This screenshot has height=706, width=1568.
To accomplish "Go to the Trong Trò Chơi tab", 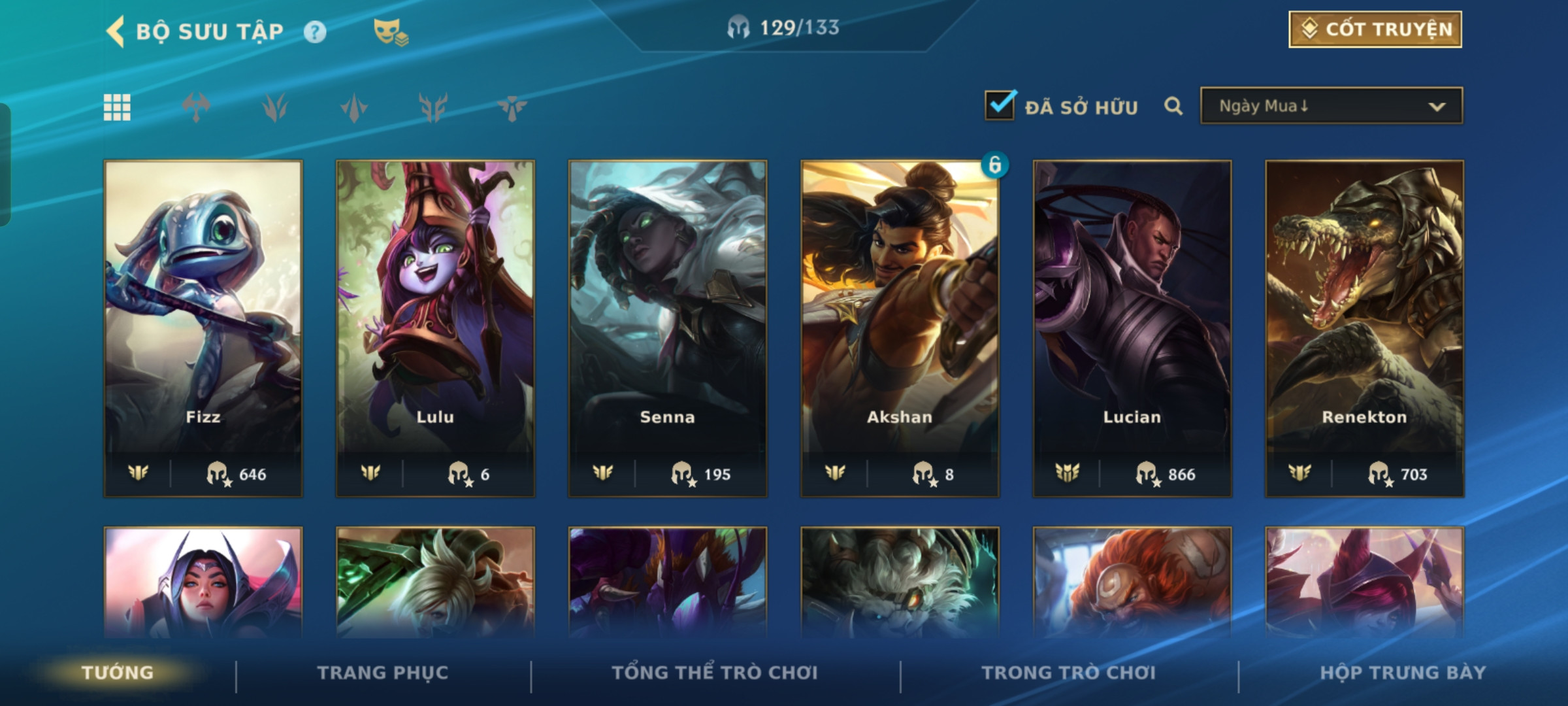I will coord(1069,673).
